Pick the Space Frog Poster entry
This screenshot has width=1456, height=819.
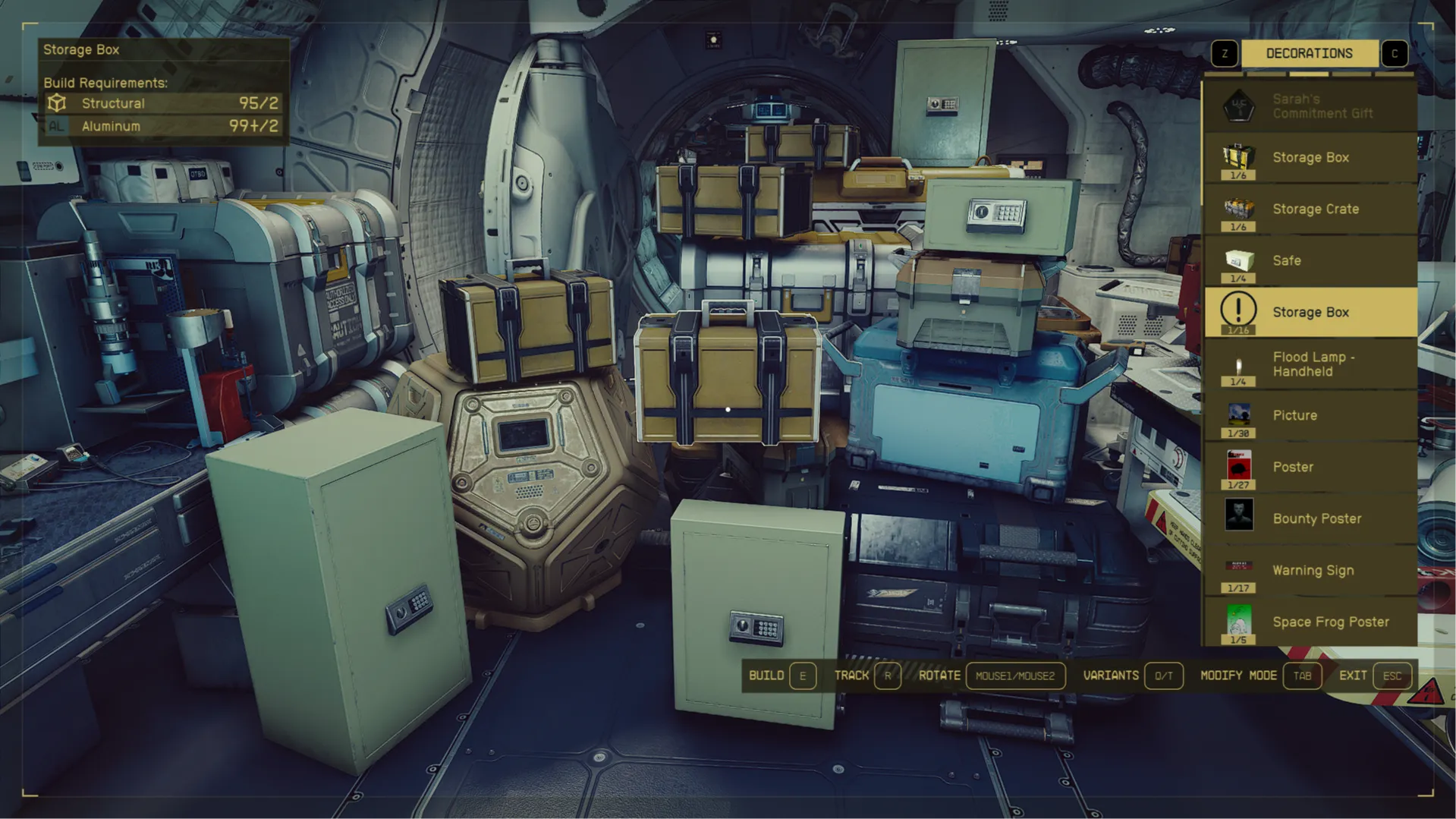click(1310, 622)
